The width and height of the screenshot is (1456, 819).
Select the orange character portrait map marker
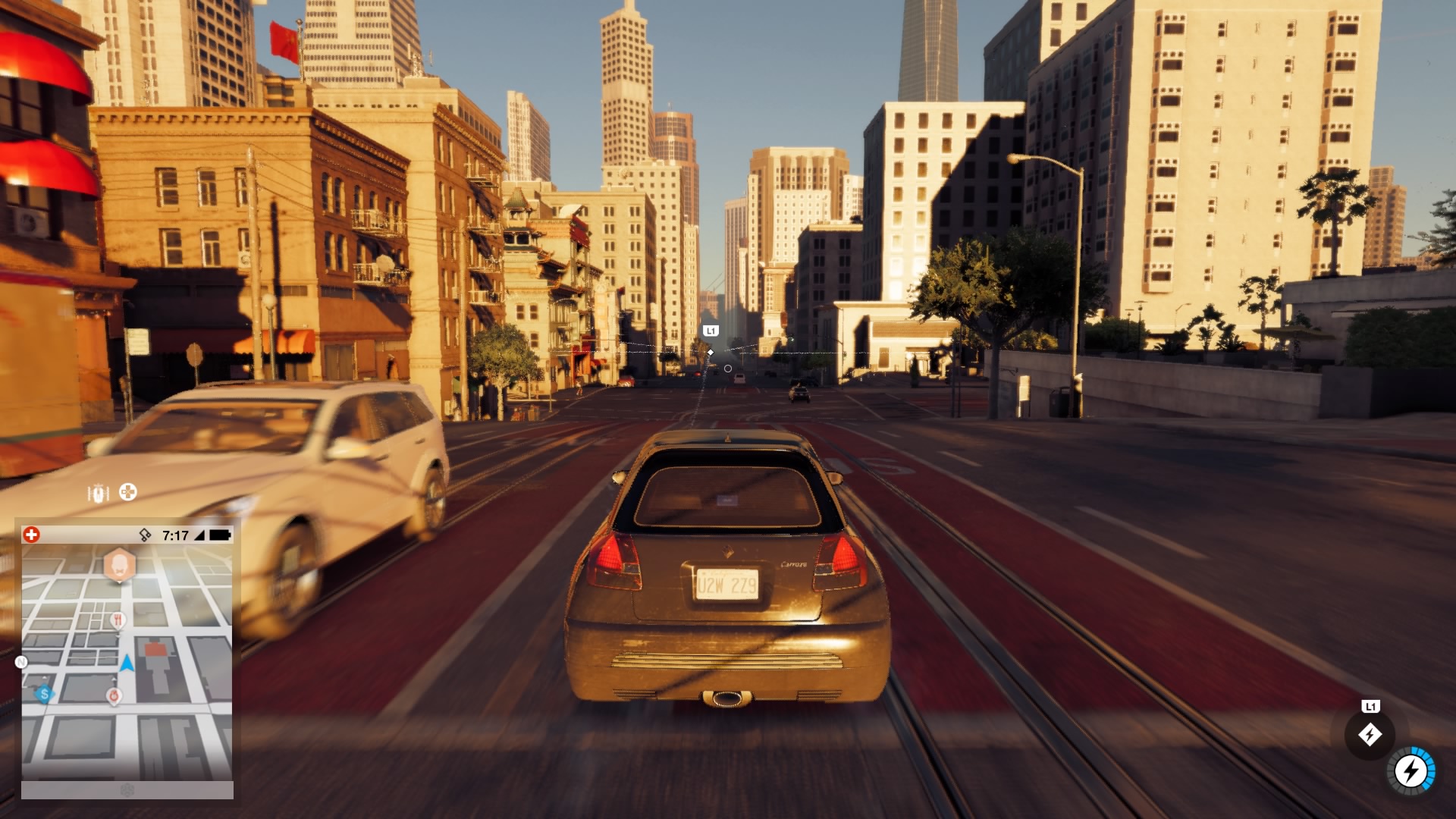click(119, 565)
